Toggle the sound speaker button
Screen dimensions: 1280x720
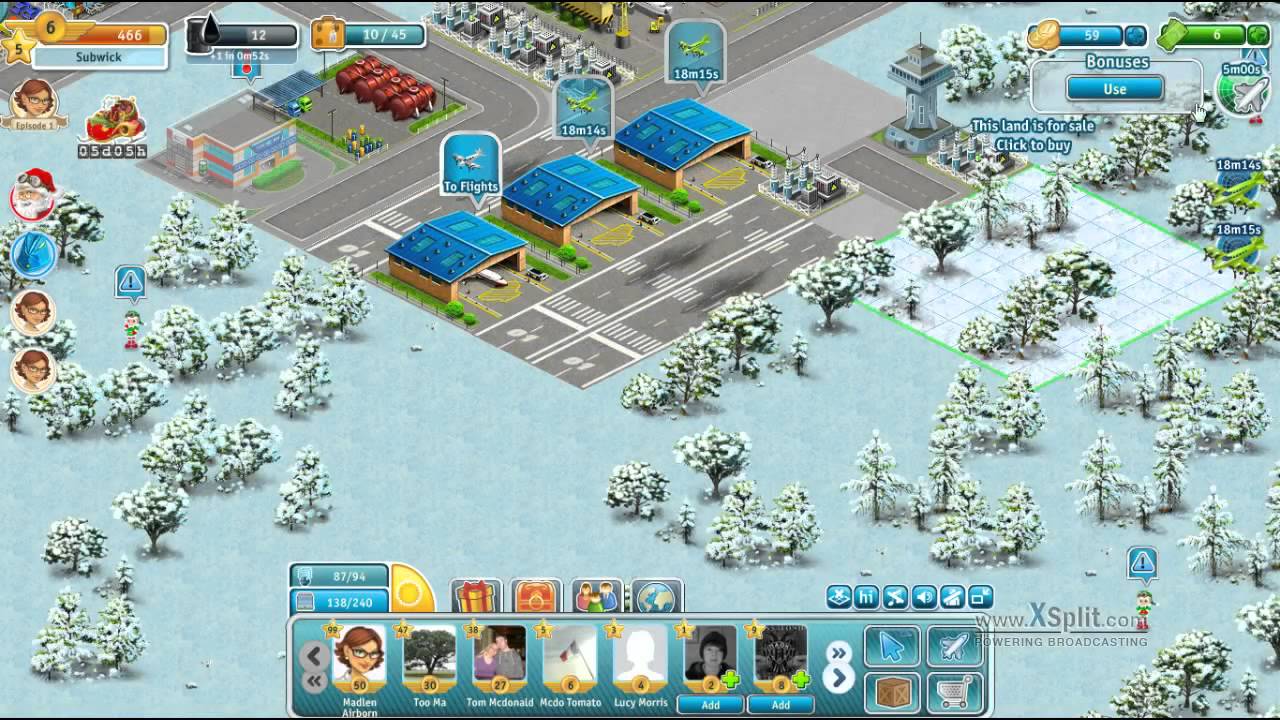924,598
